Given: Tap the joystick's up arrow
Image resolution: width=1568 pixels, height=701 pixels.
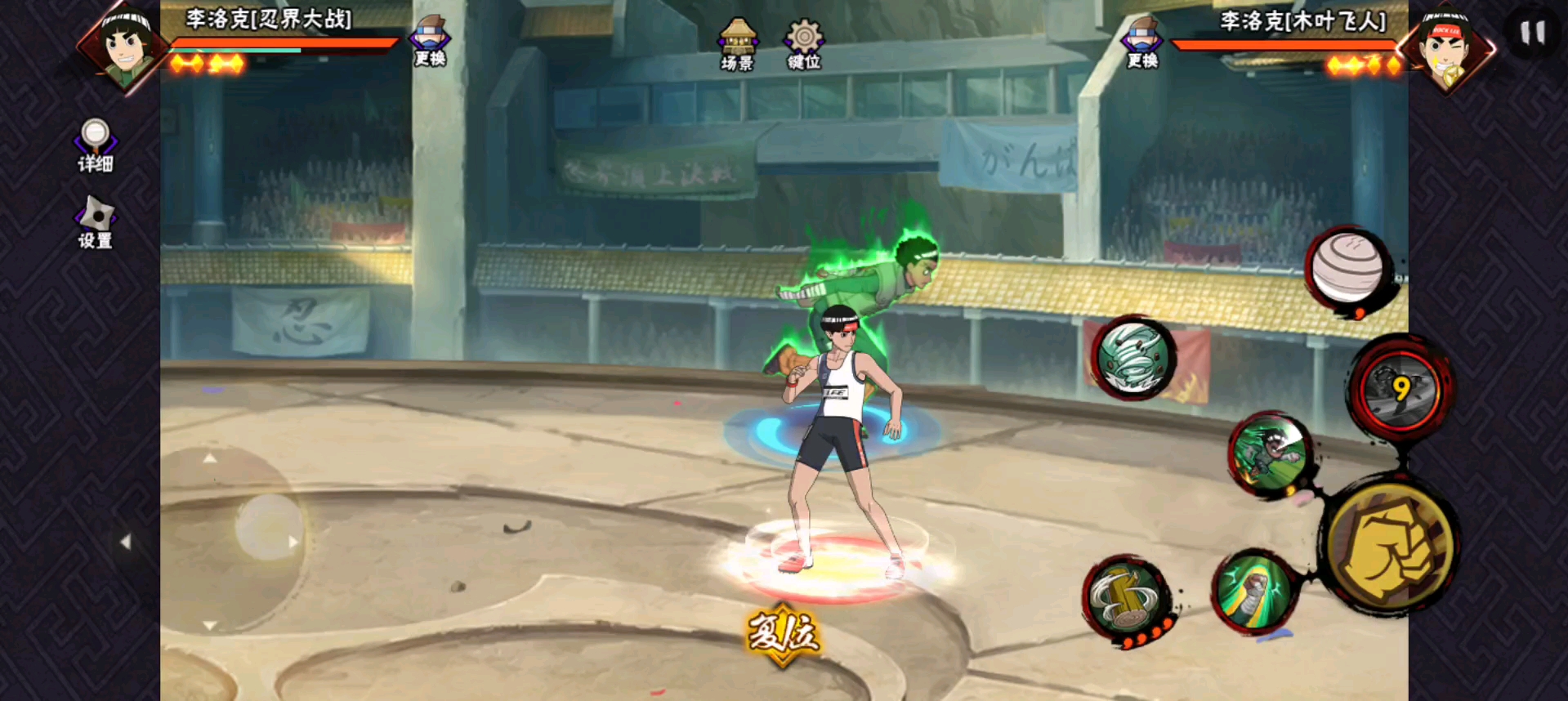Looking at the screenshot, I should tap(210, 458).
